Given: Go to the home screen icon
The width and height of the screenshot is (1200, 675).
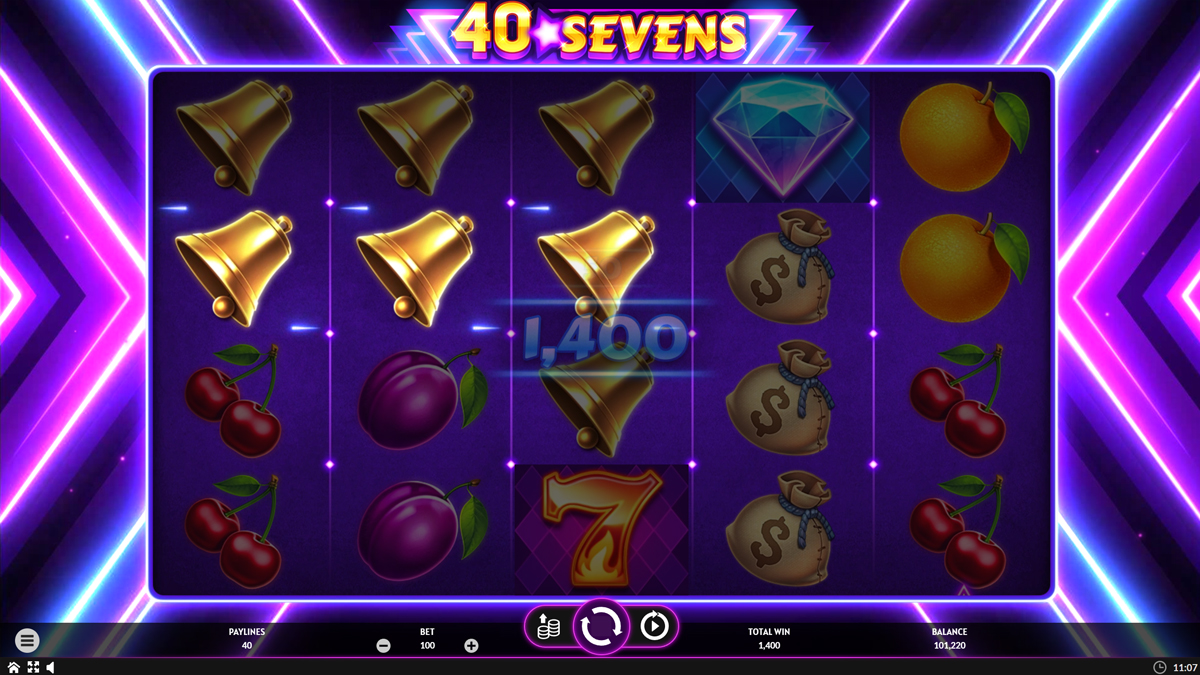Looking at the screenshot, I should coord(14,667).
